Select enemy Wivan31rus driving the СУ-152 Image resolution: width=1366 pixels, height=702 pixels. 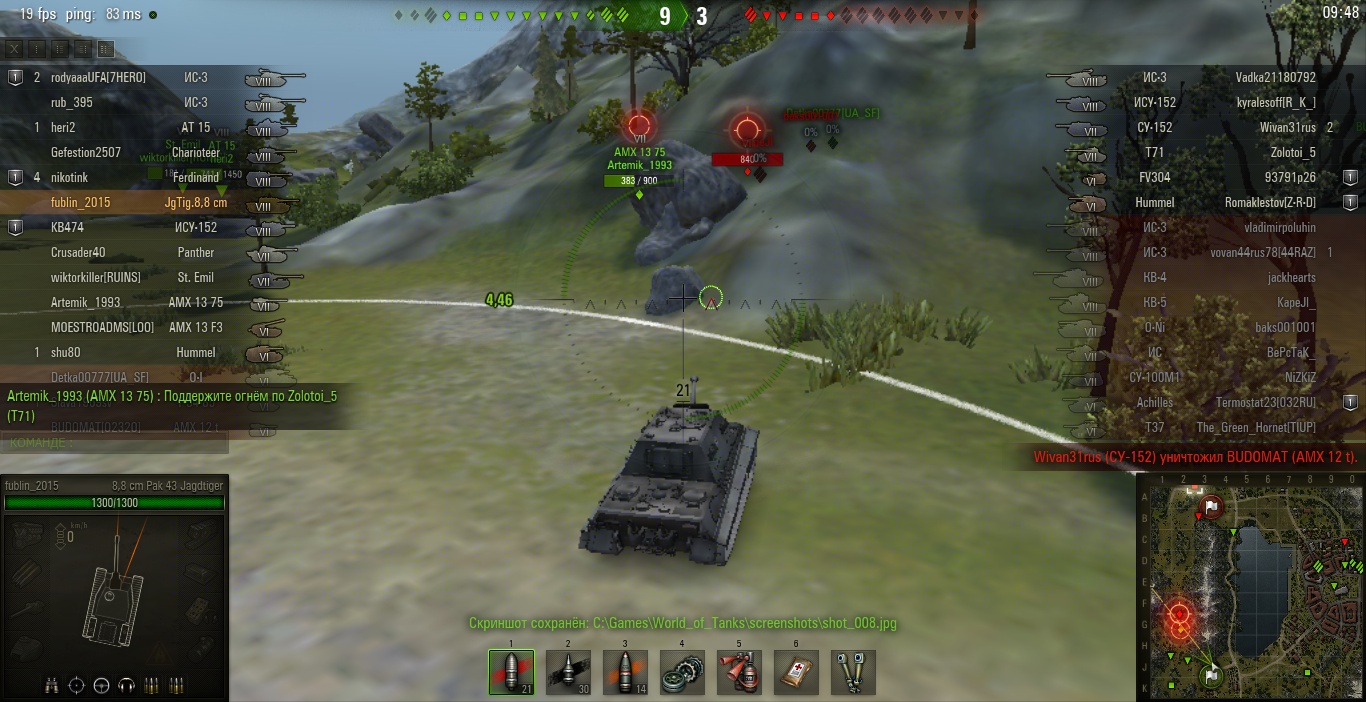click(x=1288, y=127)
